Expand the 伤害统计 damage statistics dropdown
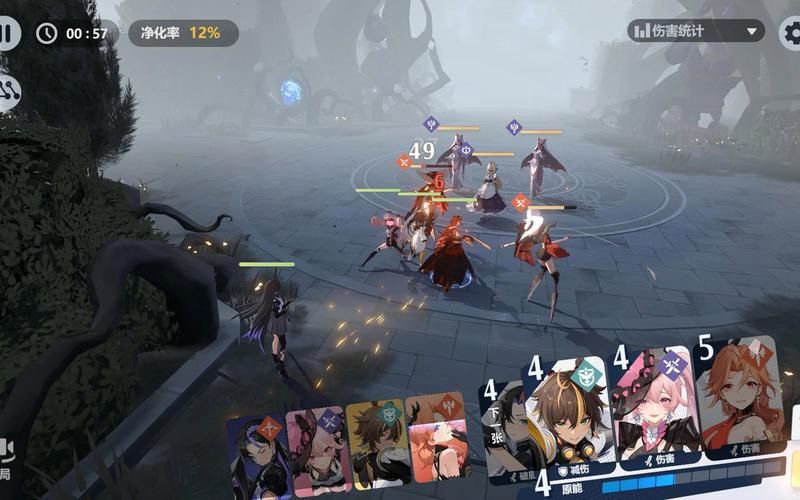800x500 pixels. tap(696, 31)
